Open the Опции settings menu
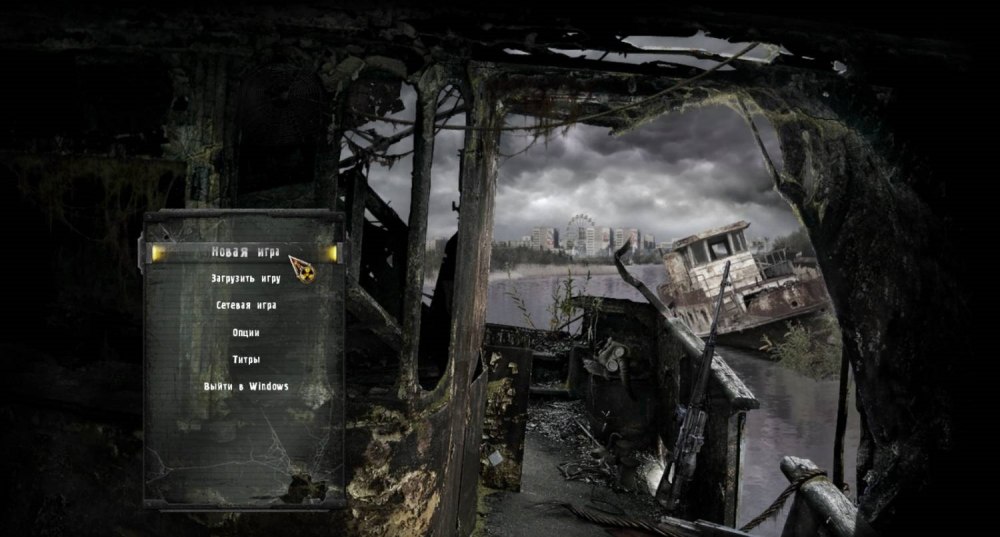Viewport: 1000px width, 537px height. (x=245, y=332)
